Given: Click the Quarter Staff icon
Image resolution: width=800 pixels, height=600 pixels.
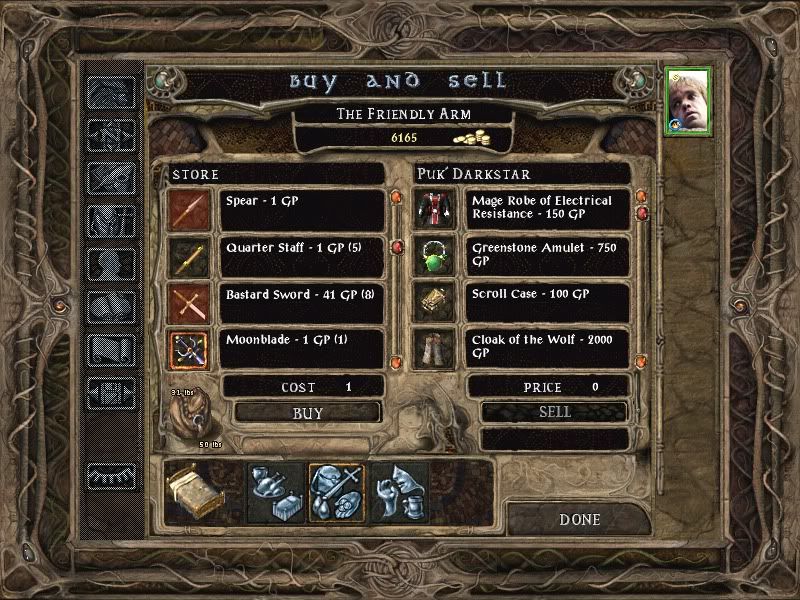Looking at the screenshot, I should (x=188, y=257).
